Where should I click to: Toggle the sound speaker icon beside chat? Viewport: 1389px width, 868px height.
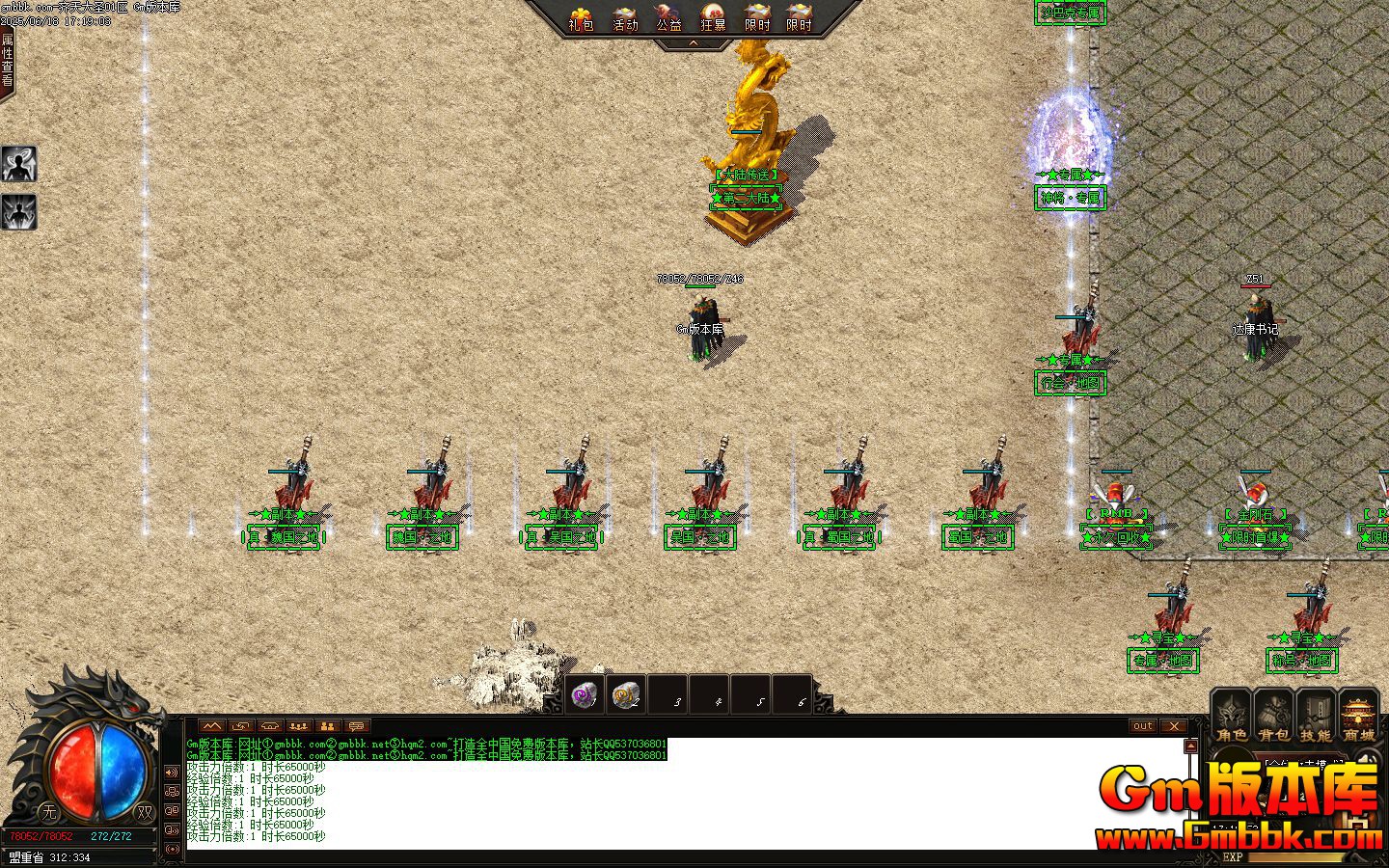coord(172,773)
